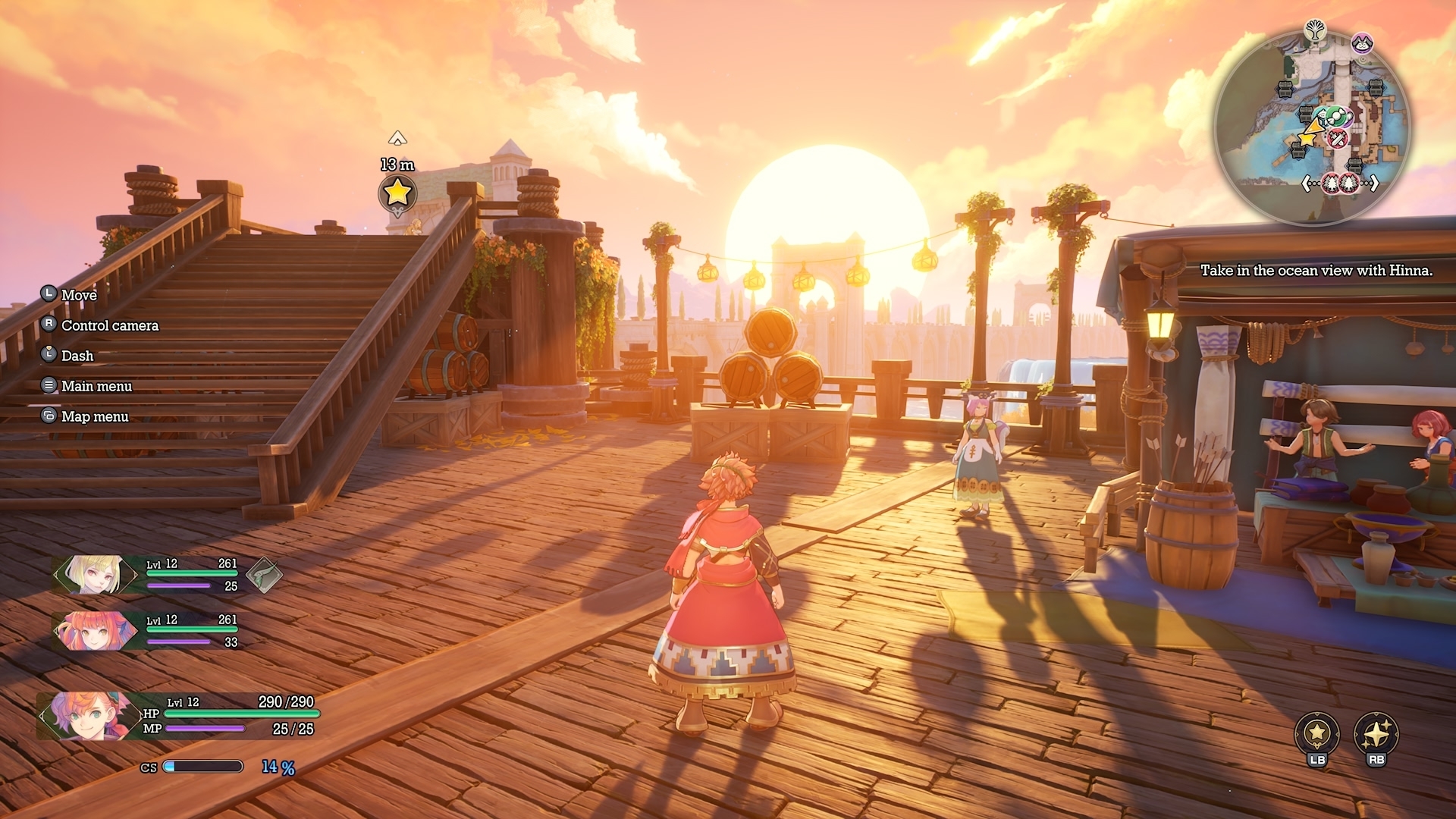The width and height of the screenshot is (1456, 819).
Task: Click the star waypoint marker showing 13 m
Action: (x=397, y=193)
